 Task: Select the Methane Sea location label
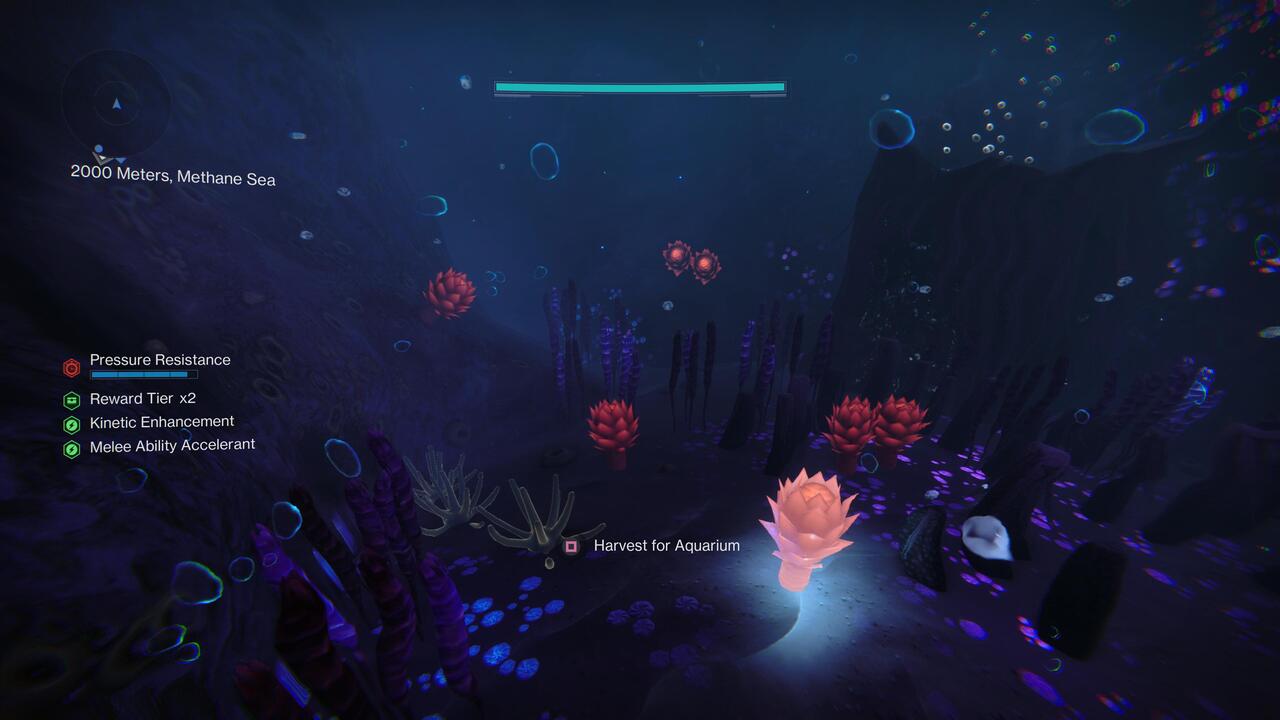[x=226, y=178]
